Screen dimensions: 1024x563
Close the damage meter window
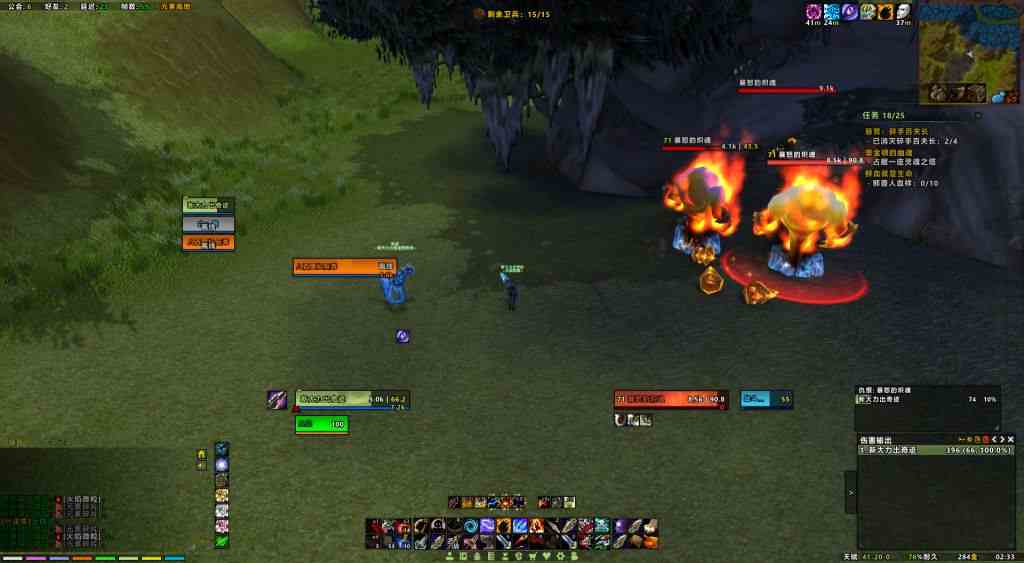pos(1010,440)
